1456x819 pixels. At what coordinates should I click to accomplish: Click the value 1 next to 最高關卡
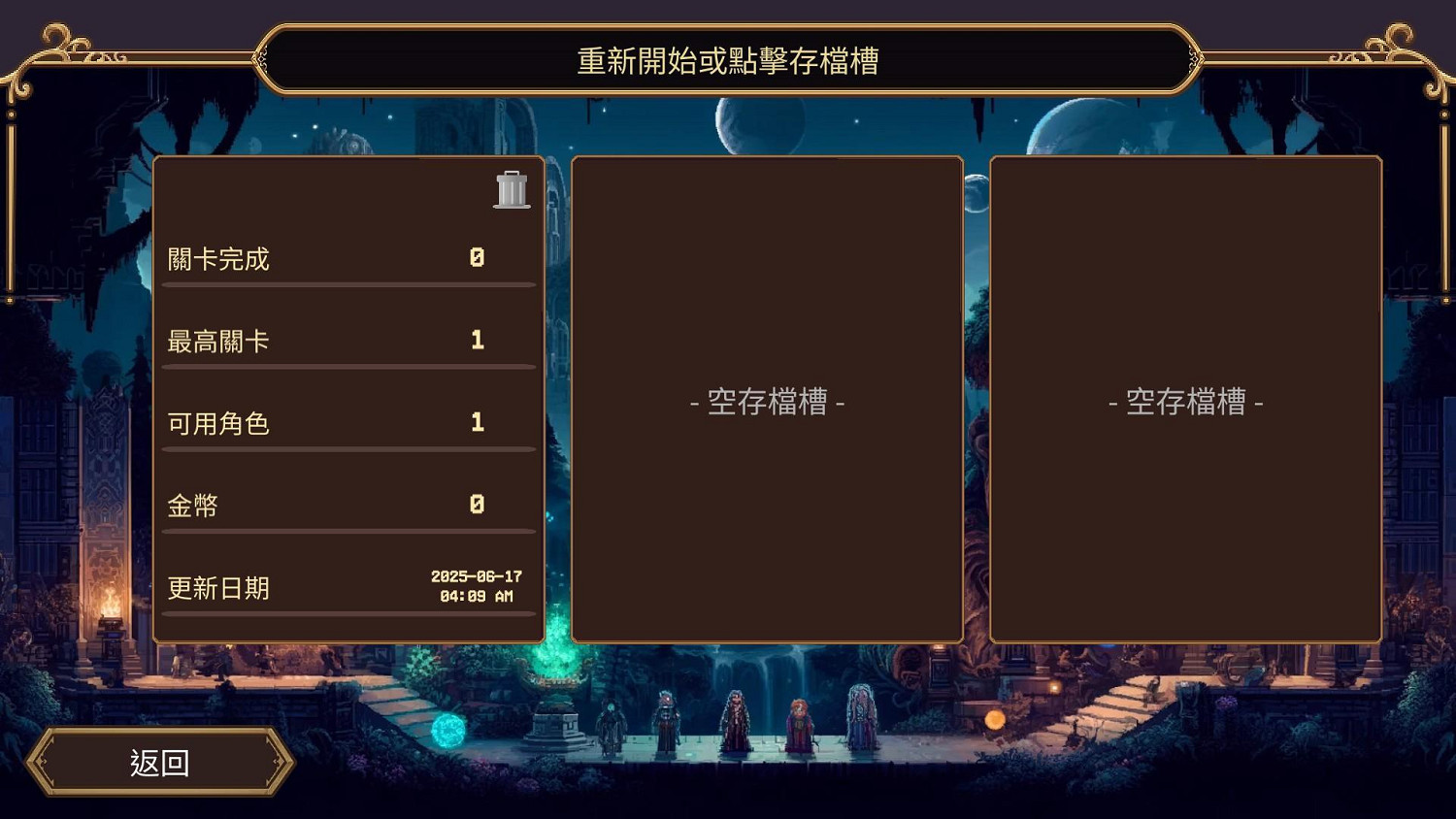[x=477, y=339]
